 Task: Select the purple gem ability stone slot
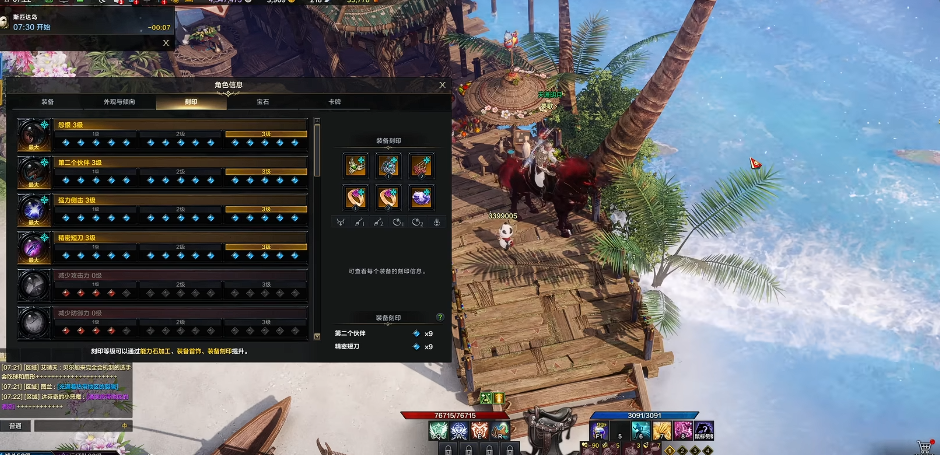pyautogui.click(x=420, y=197)
